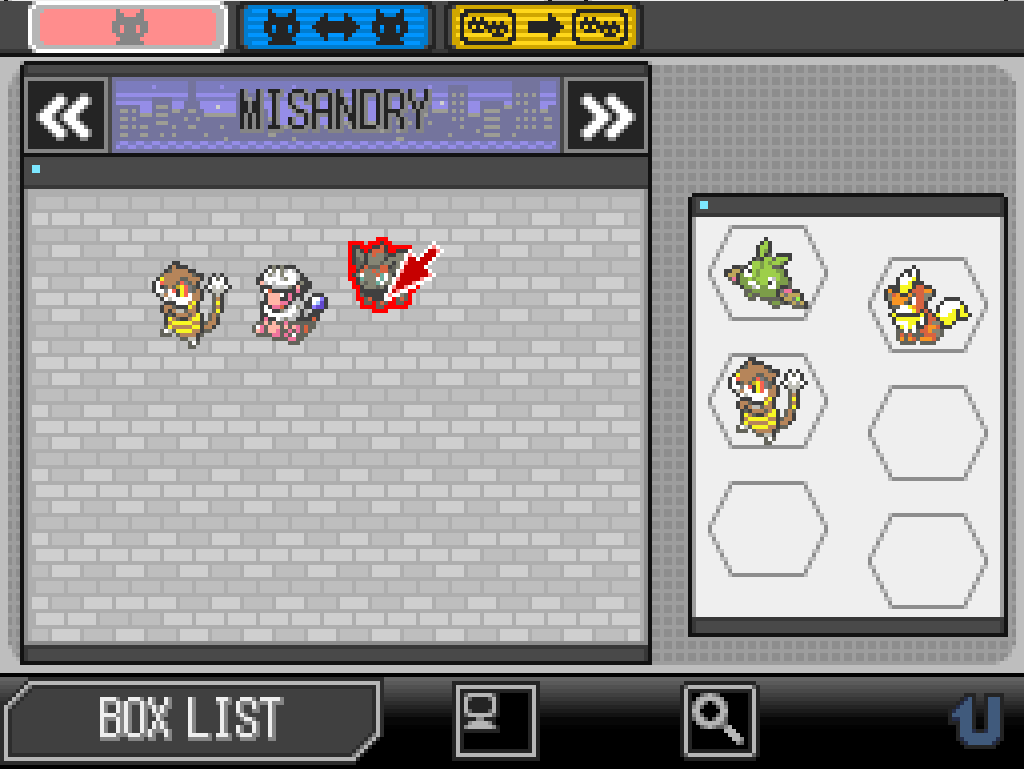Go to the previous box with left arrows

click(66, 116)
